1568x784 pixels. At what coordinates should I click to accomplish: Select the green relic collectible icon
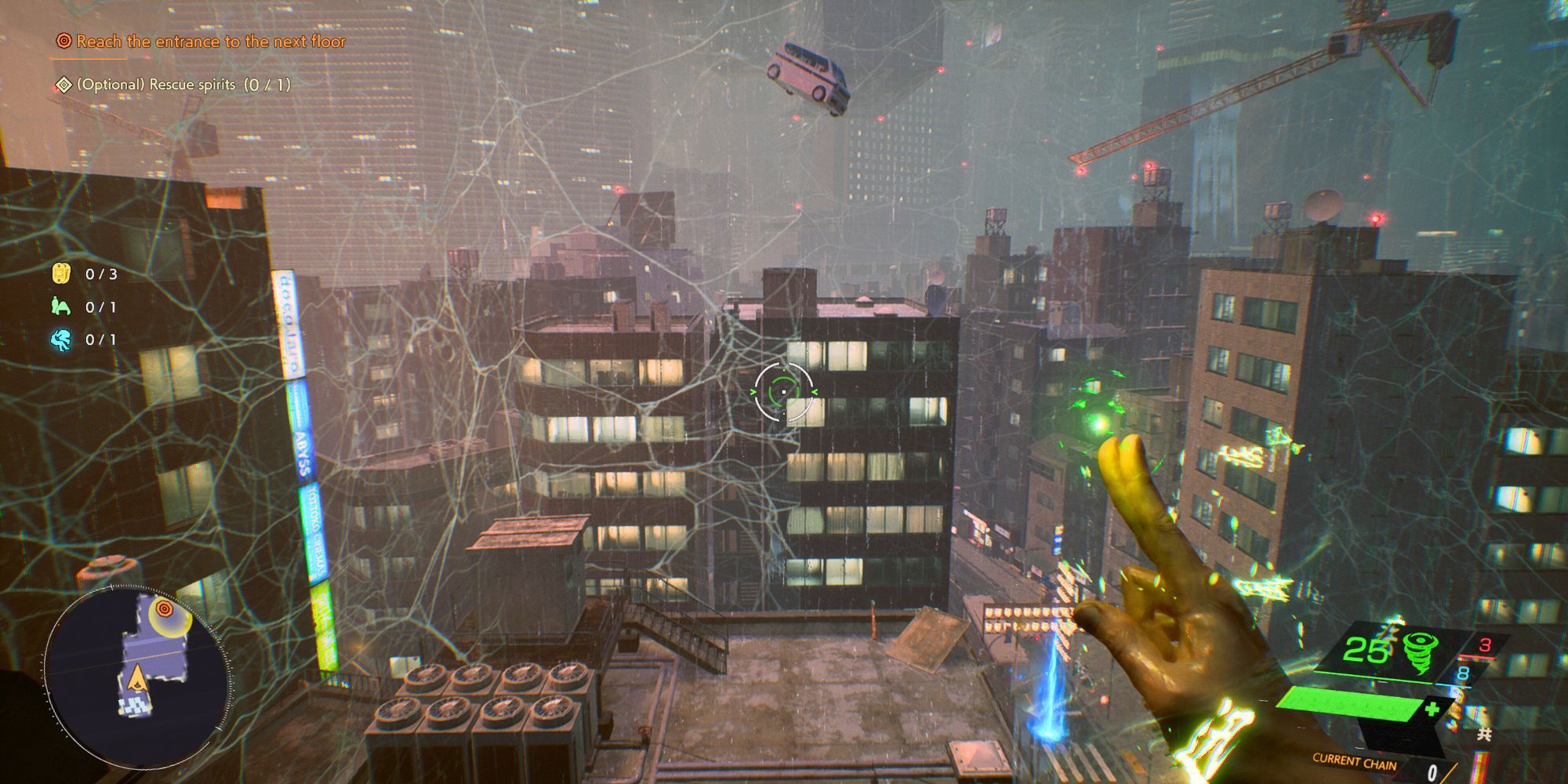click(x=60, y=306)
